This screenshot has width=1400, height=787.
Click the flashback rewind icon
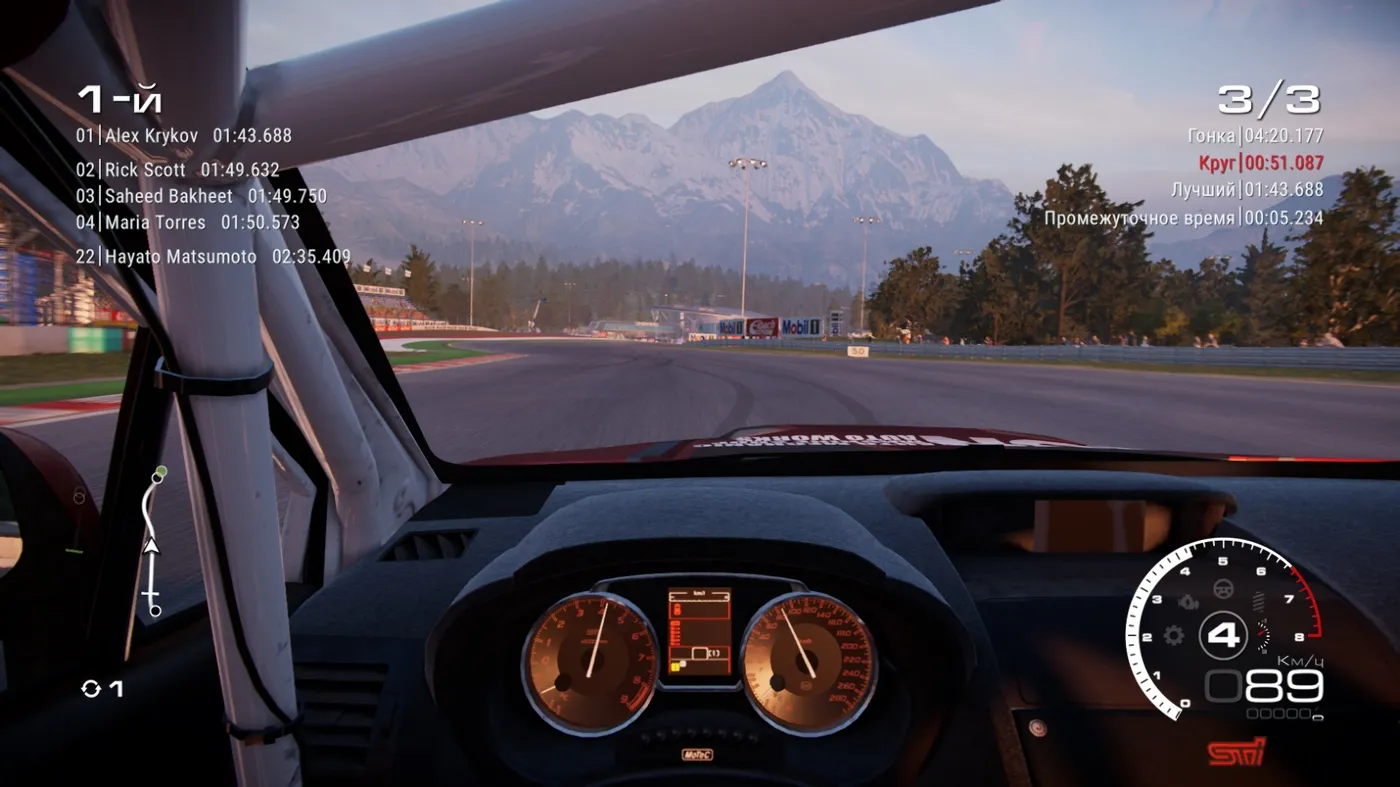[x=92, y=688]
